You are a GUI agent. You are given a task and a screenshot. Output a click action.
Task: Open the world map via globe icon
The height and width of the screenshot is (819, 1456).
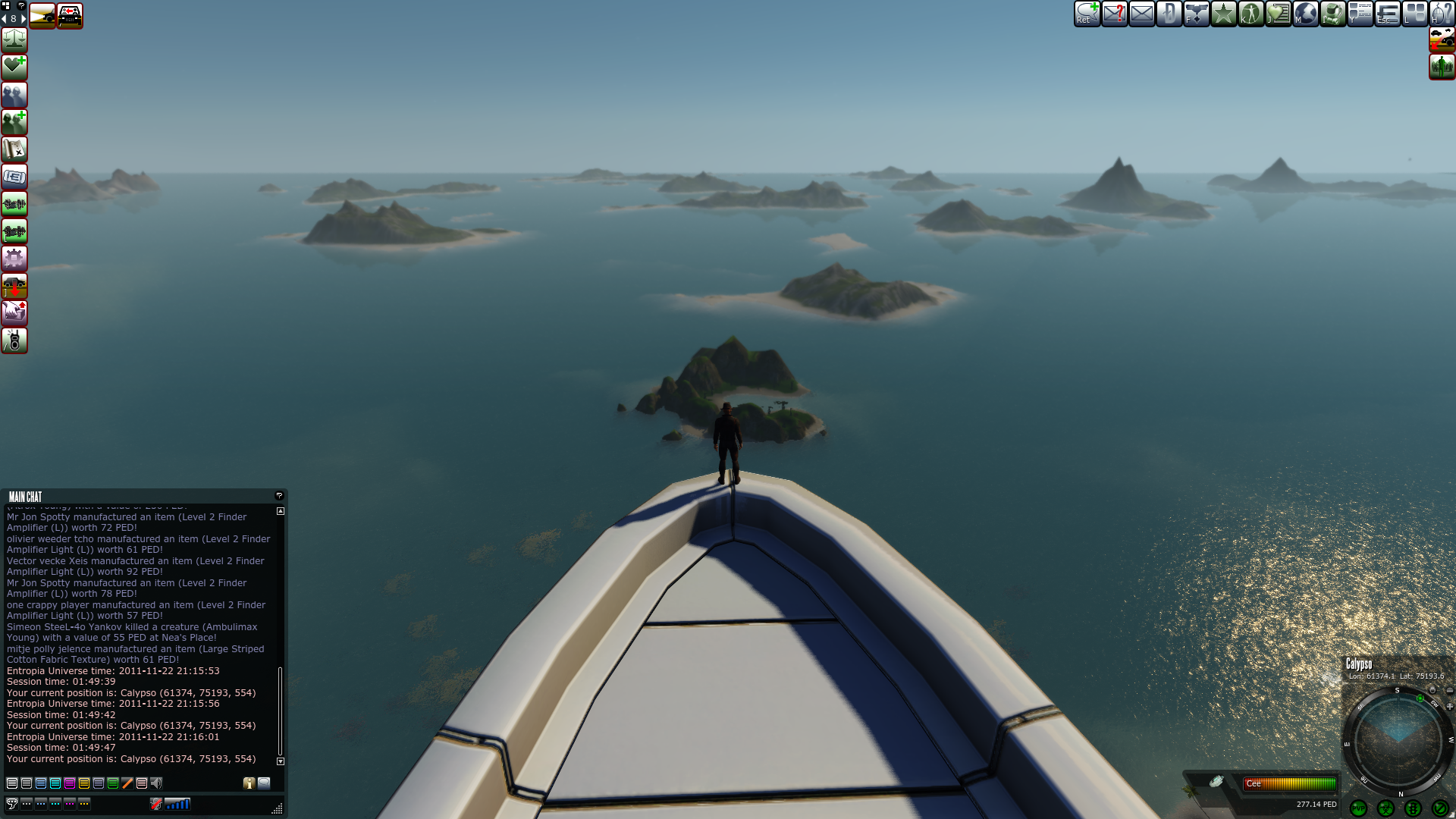click(x=1307, y=13)
